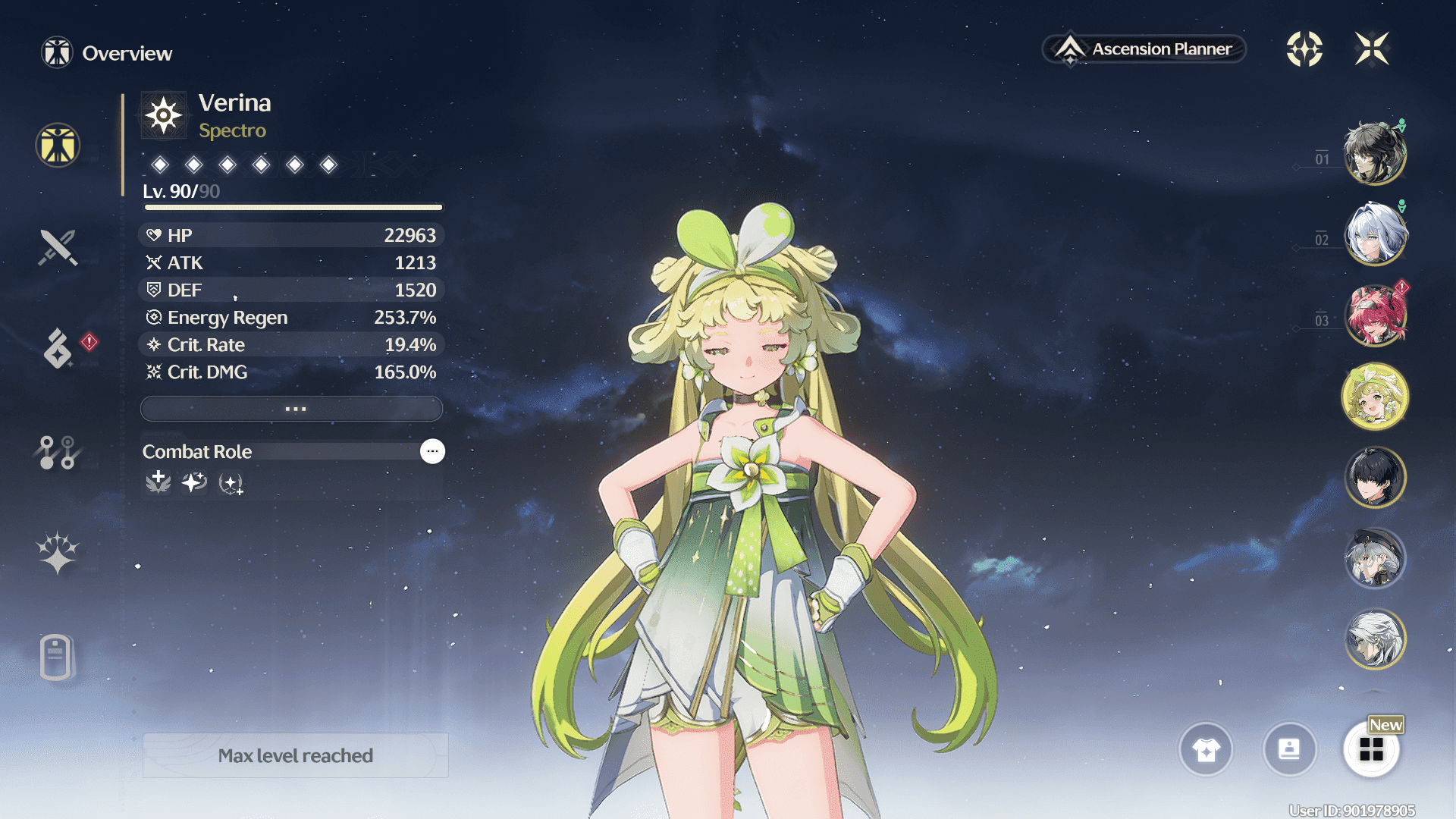Open the Ascension Planner

[1144, 49]
